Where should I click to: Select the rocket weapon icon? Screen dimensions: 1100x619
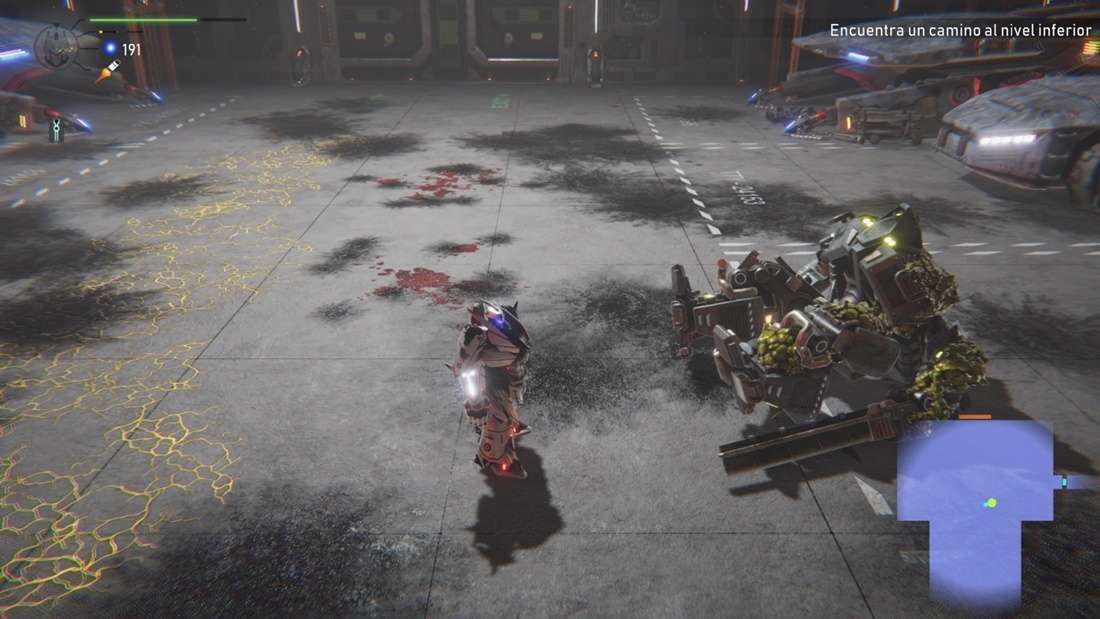coord(109,70)
